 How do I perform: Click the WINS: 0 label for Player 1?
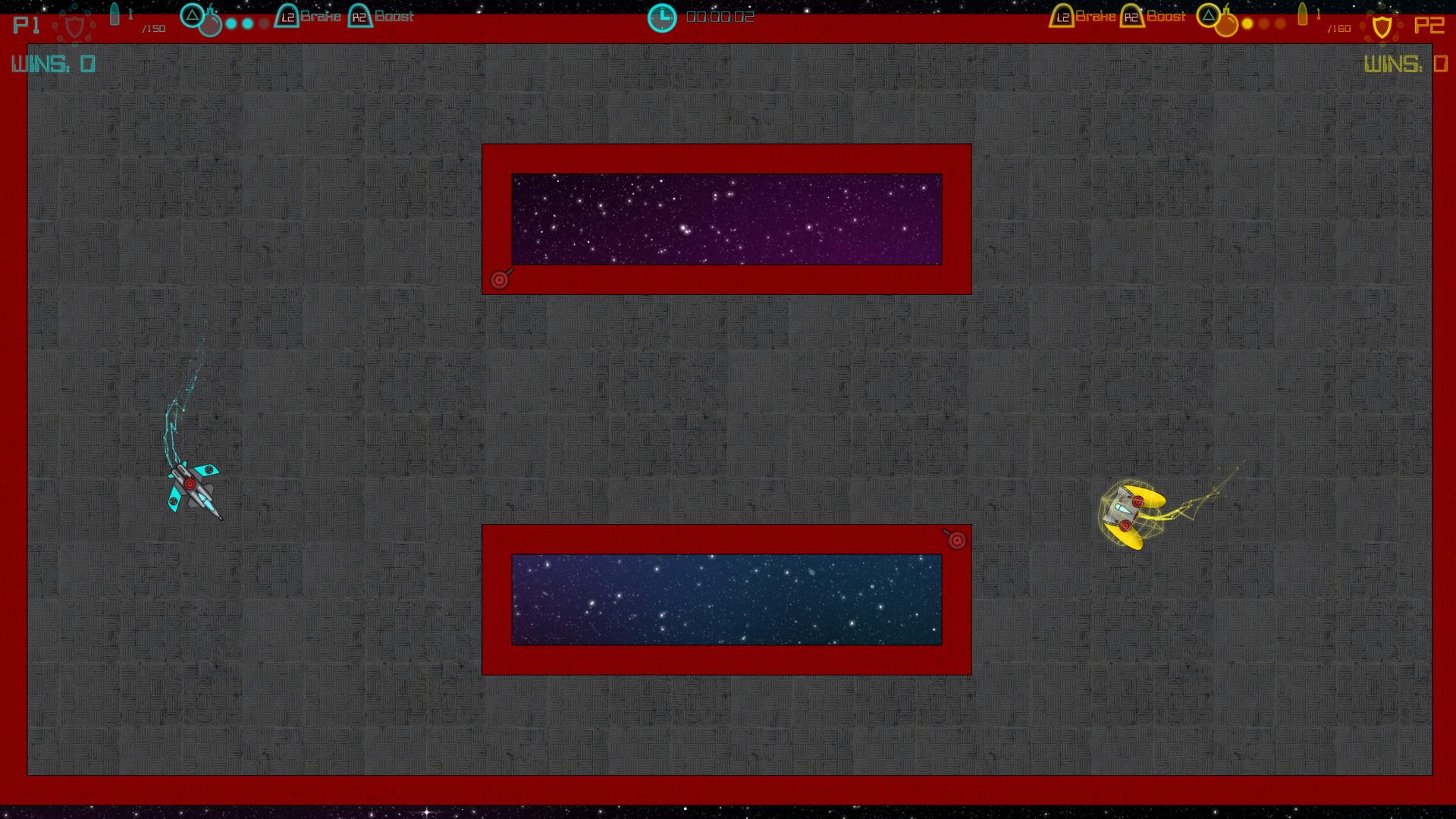click(52, 64)
